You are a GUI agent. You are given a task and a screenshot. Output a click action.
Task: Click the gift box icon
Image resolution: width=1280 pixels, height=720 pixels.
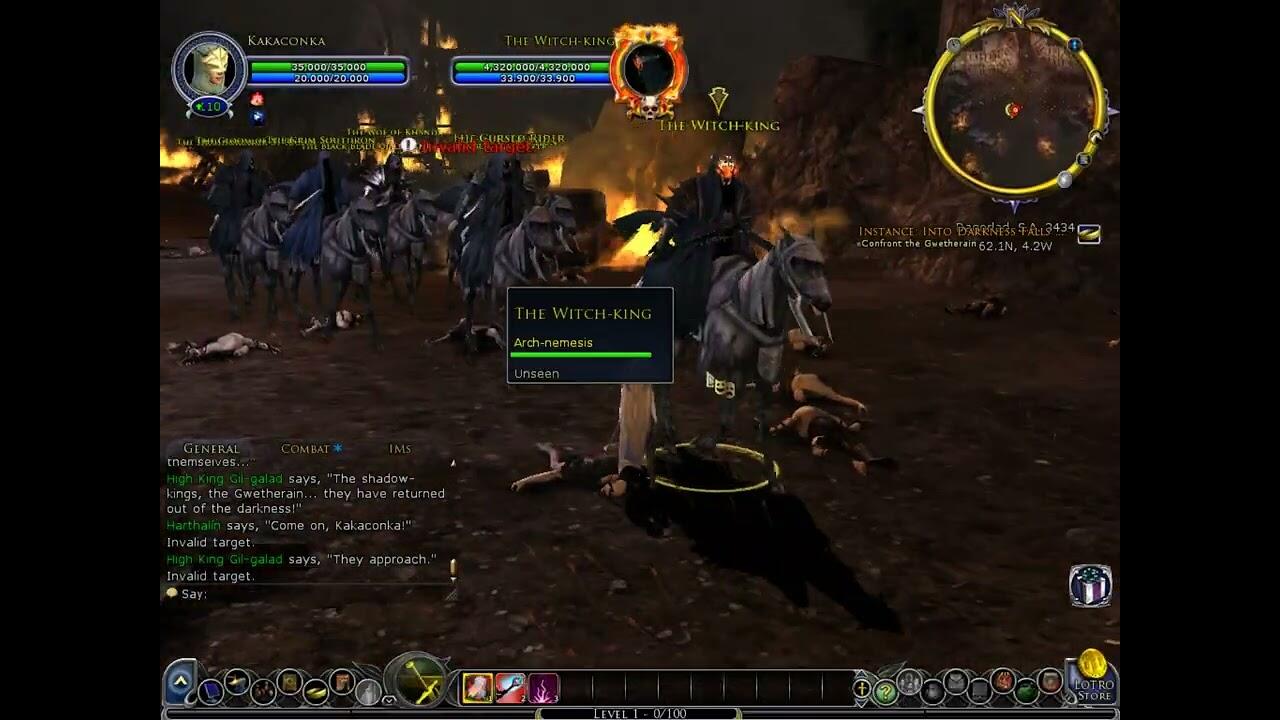point(1090,586)
